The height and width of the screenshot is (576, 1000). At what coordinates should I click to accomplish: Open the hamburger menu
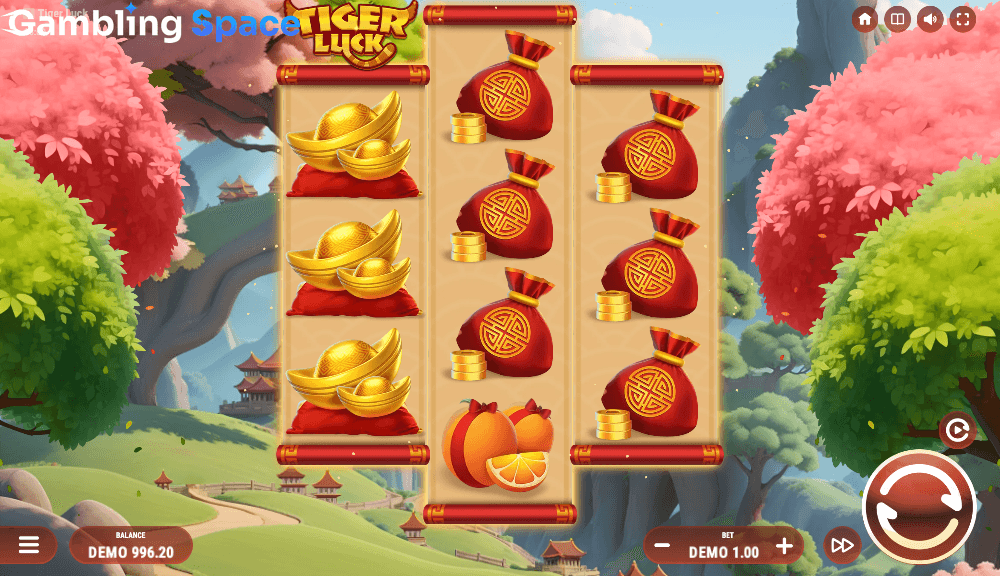tap(29, 545)
